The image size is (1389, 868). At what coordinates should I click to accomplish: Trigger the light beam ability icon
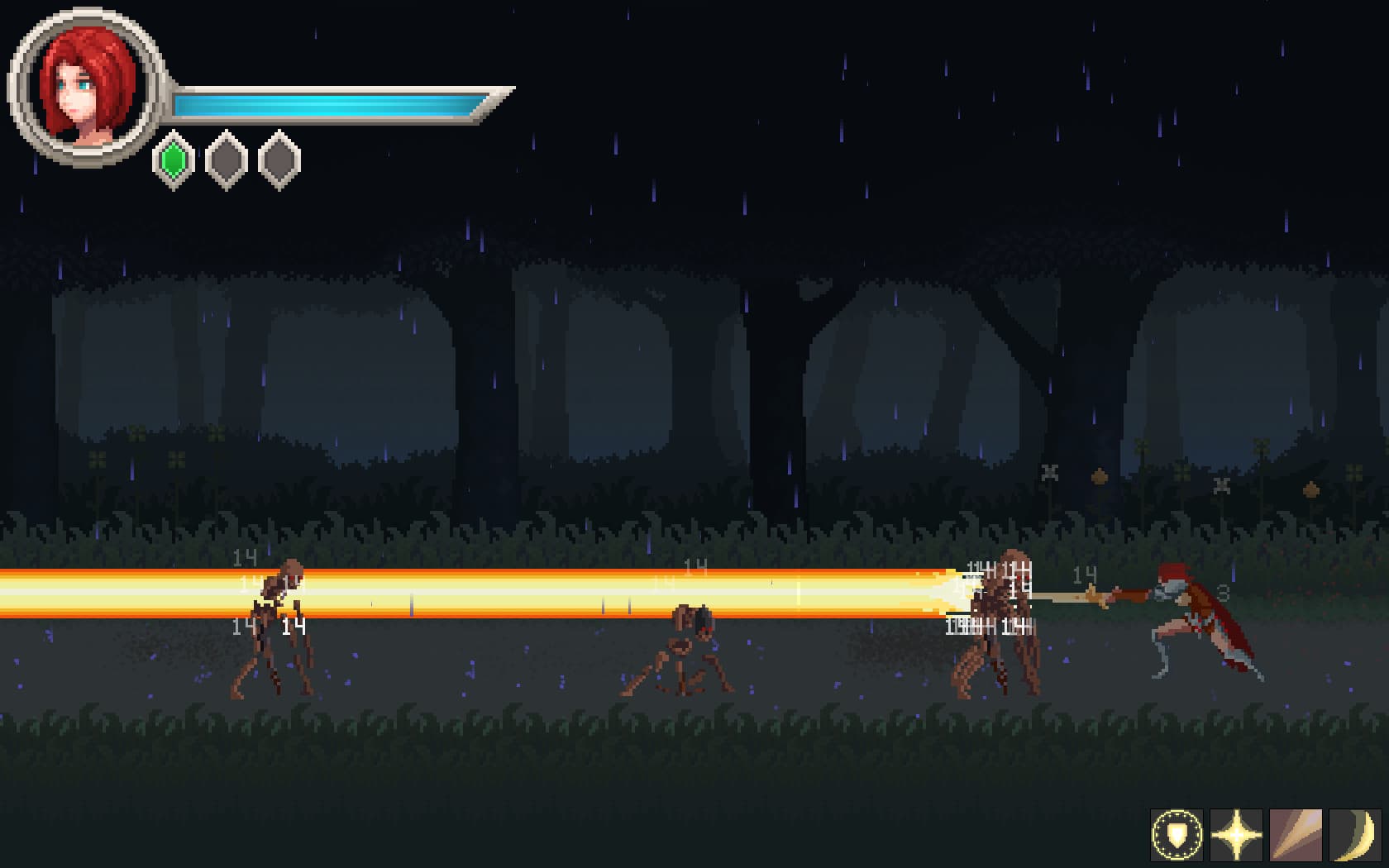pos(1296,835)
